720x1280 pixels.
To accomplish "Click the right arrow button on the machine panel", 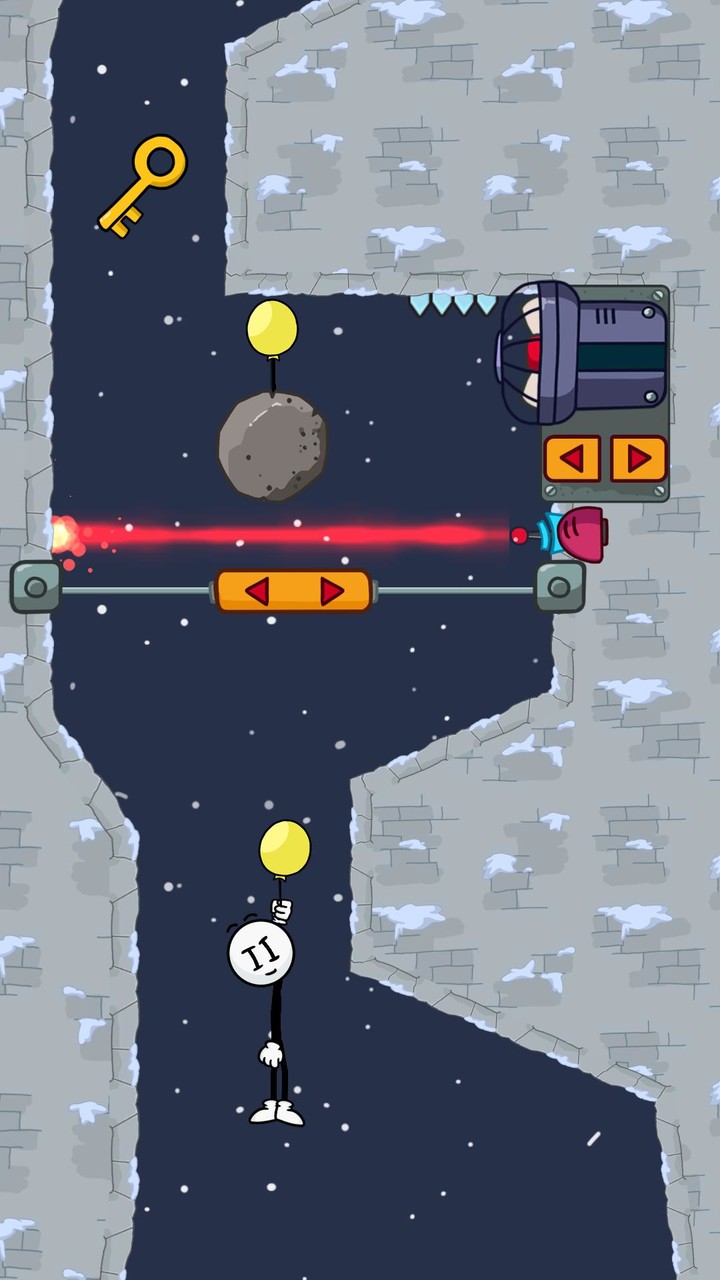I will click(637, 459).
